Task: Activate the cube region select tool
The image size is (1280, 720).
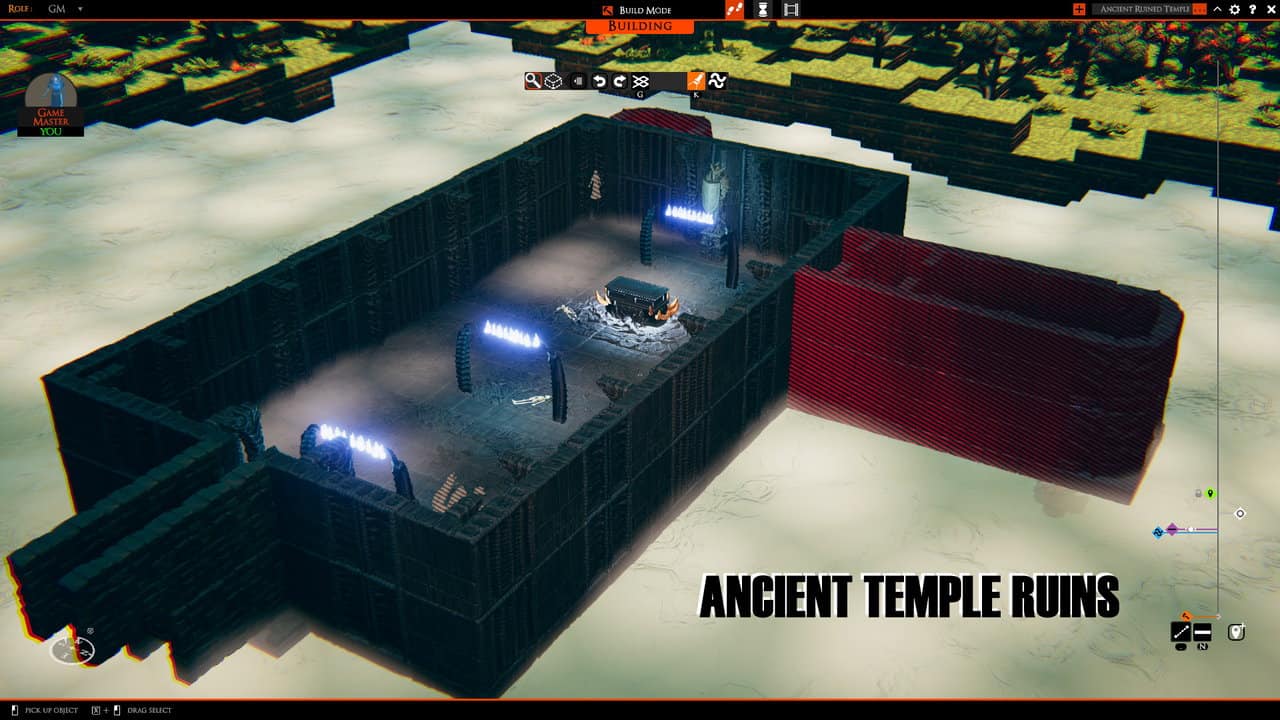Action: click(x=555, y=81)
